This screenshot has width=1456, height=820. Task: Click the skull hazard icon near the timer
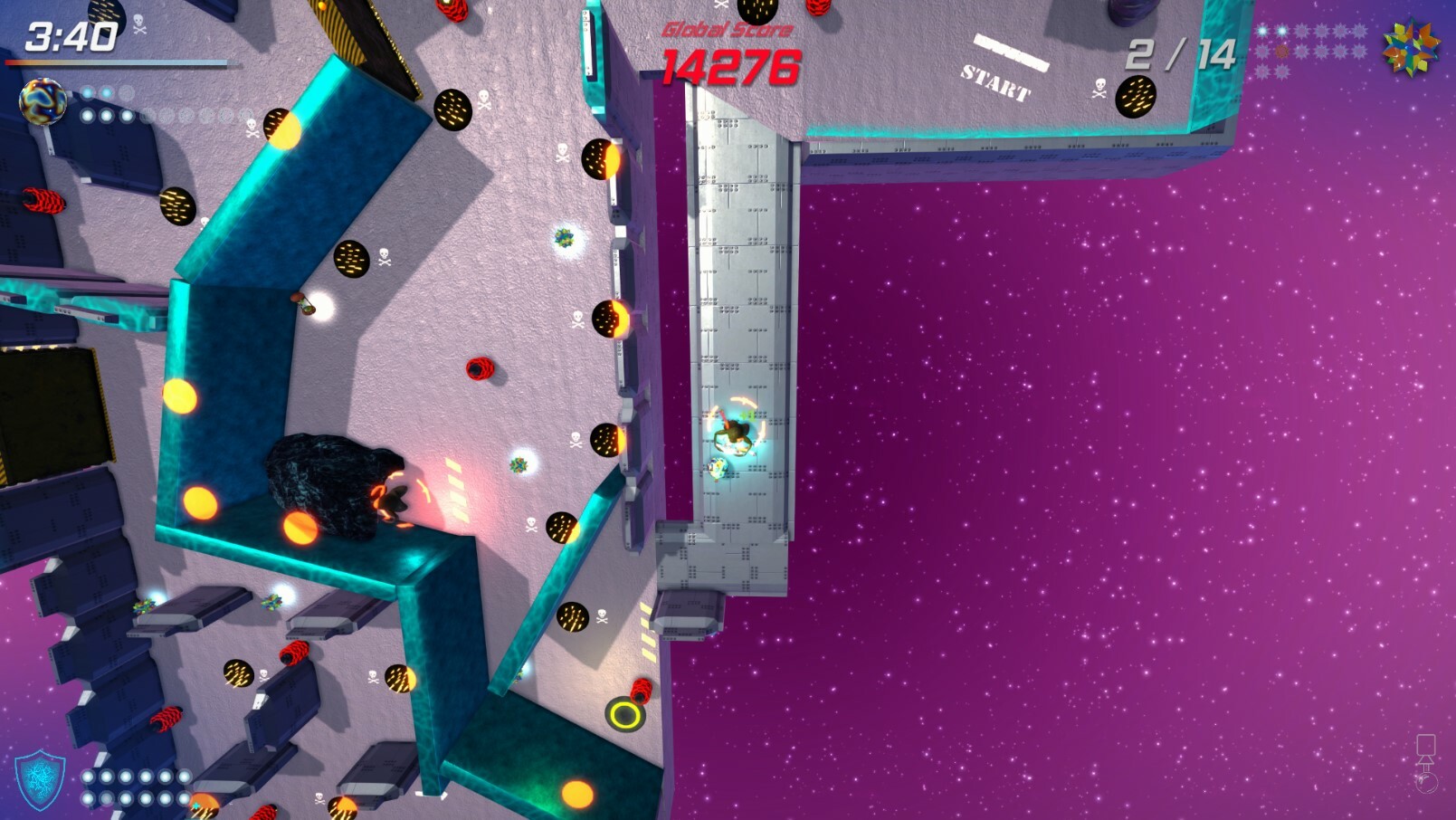tap(138, 24)
